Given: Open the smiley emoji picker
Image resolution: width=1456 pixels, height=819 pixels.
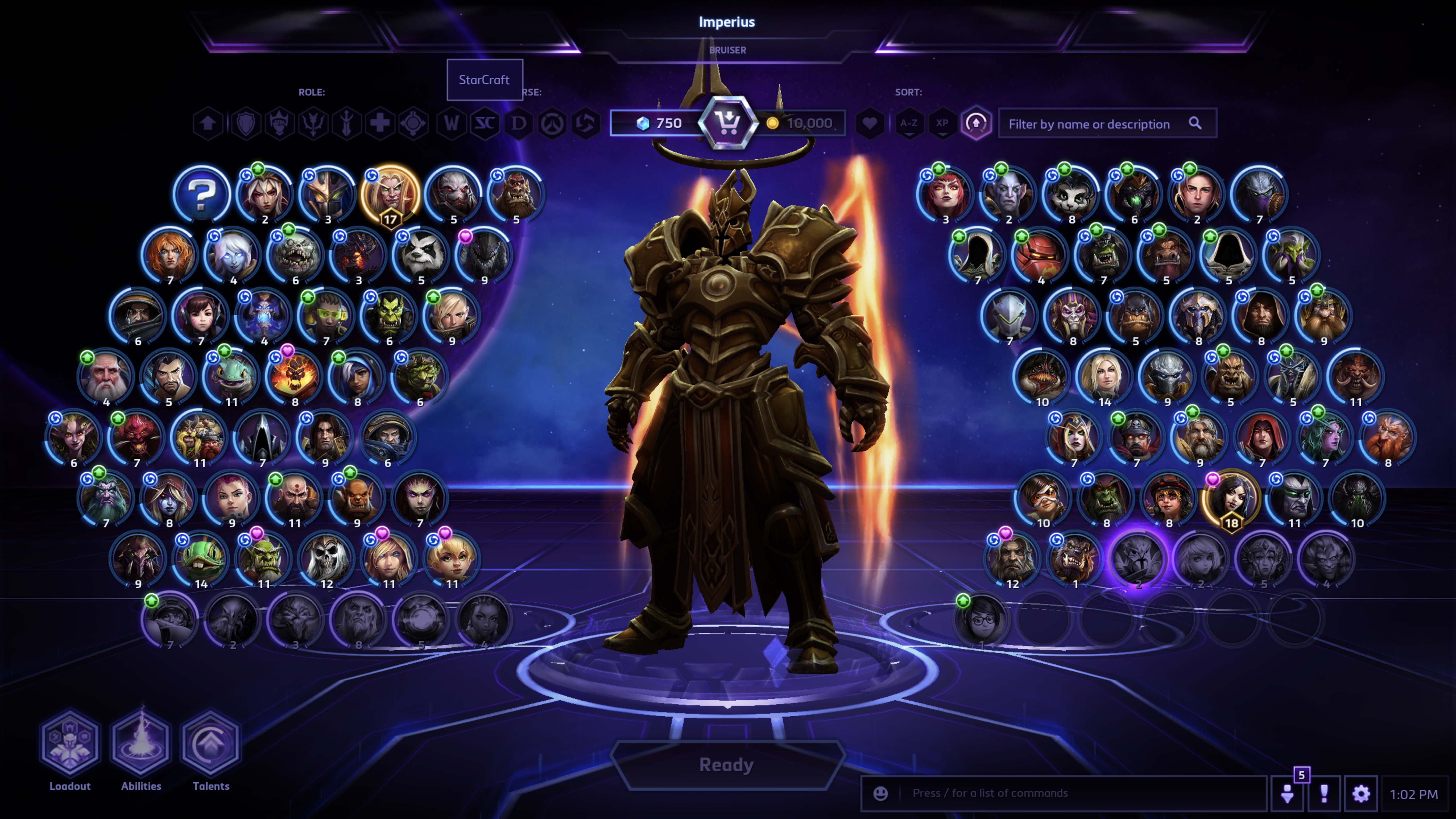Looking at the screenshot, I should point(880,794).
